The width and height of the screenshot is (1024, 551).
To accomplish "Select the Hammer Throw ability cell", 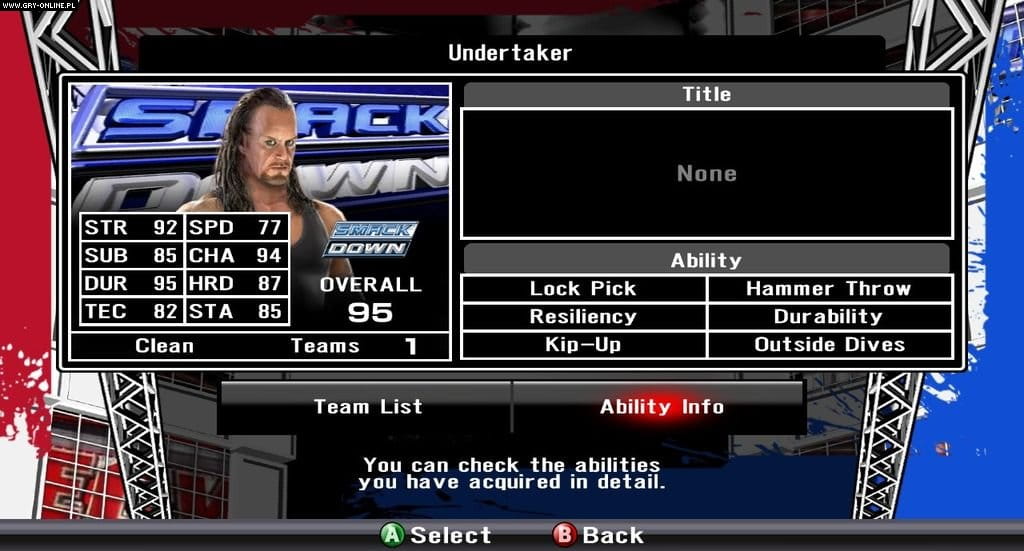I will click(x=829, y=289).
